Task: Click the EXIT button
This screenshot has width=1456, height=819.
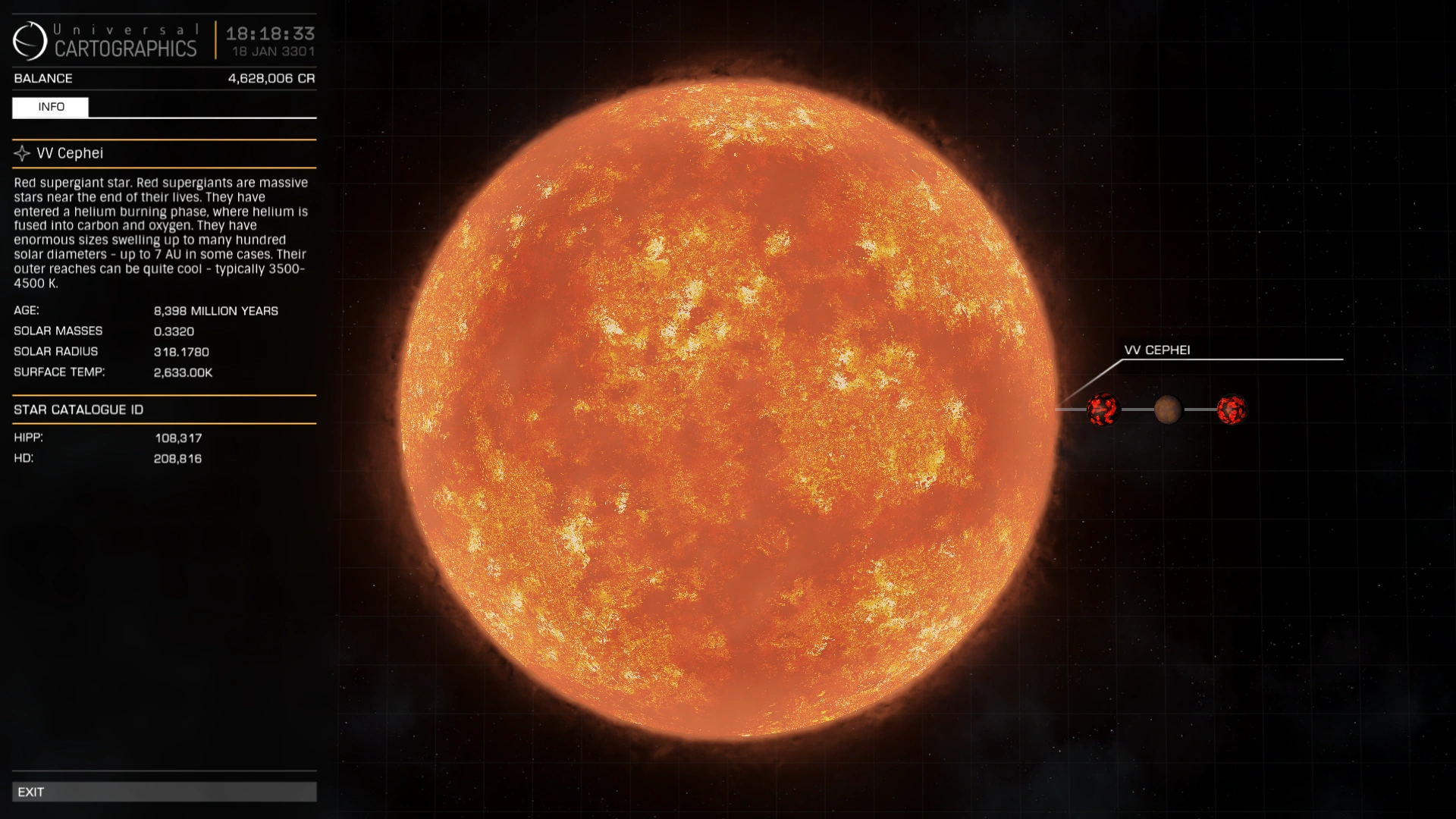Action: pos(164,792)
